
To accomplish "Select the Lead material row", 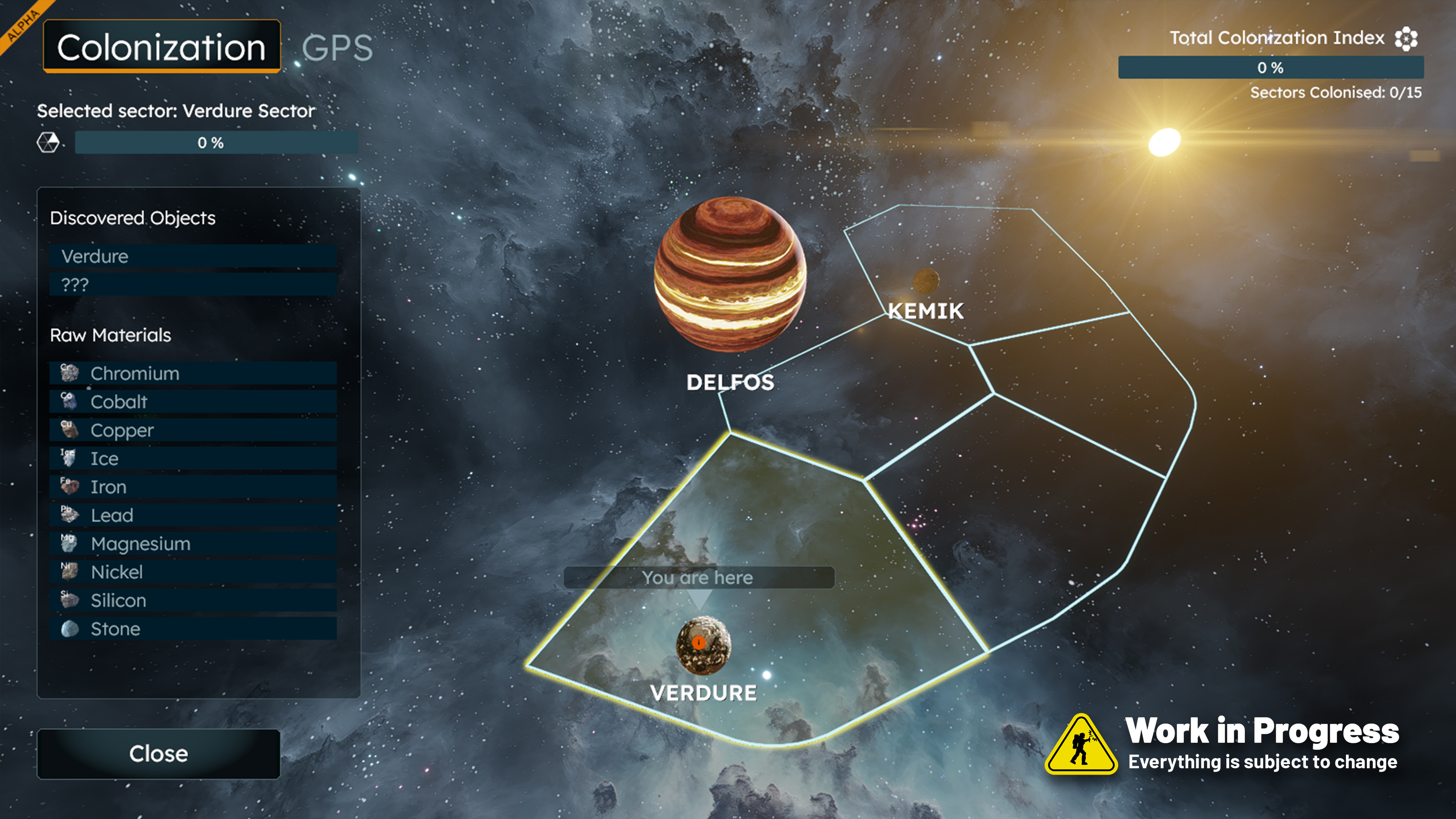I will click(193, 515).
